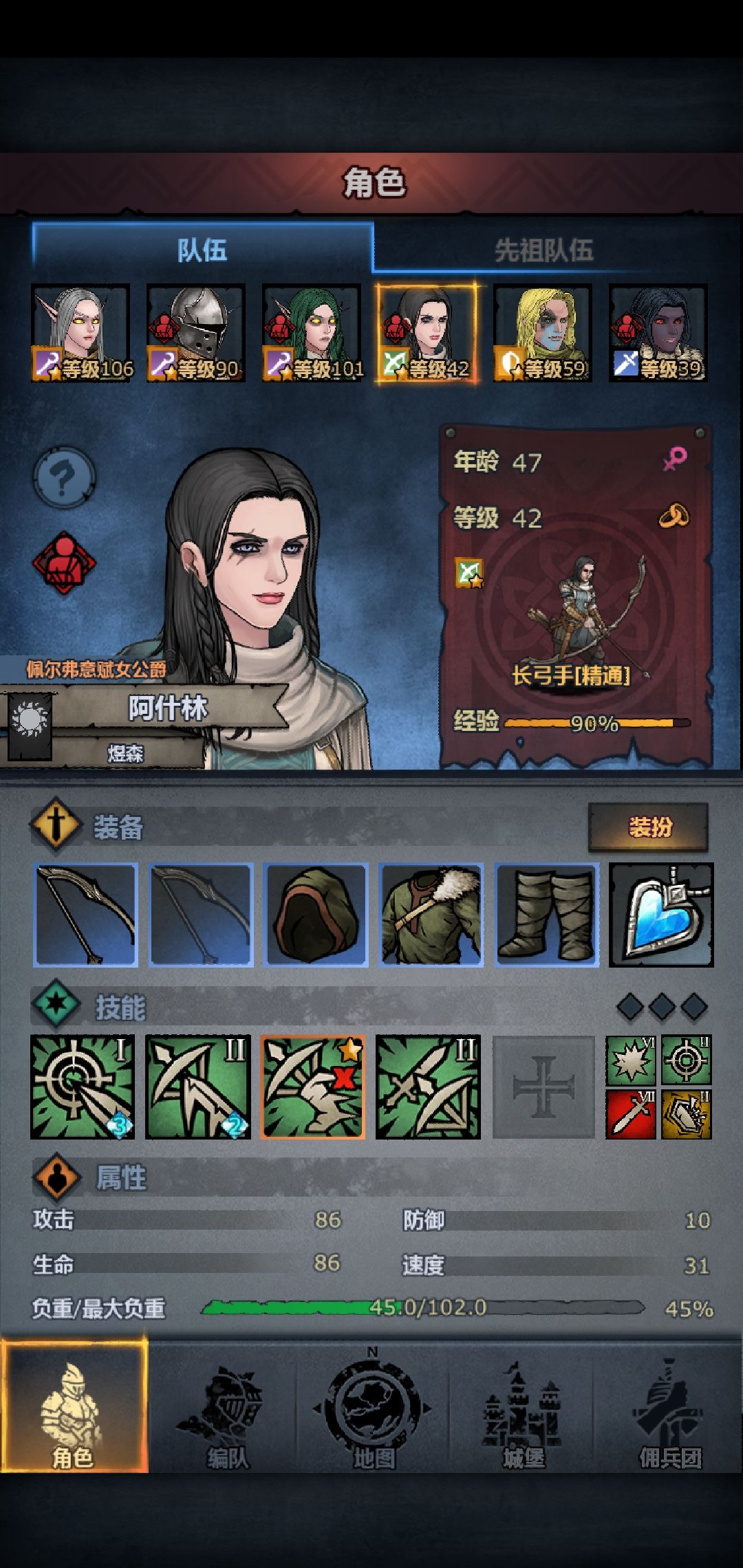Select the level 59 blonde warrior portrait

coord(543,333)
